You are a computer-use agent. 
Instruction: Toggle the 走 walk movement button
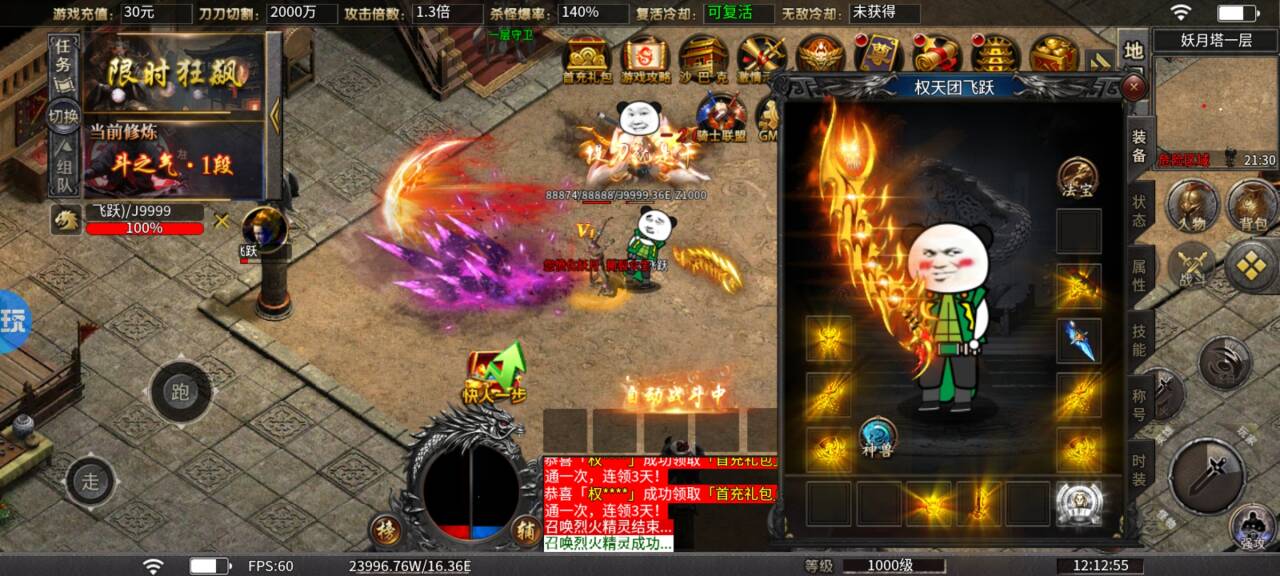point(91,481)
